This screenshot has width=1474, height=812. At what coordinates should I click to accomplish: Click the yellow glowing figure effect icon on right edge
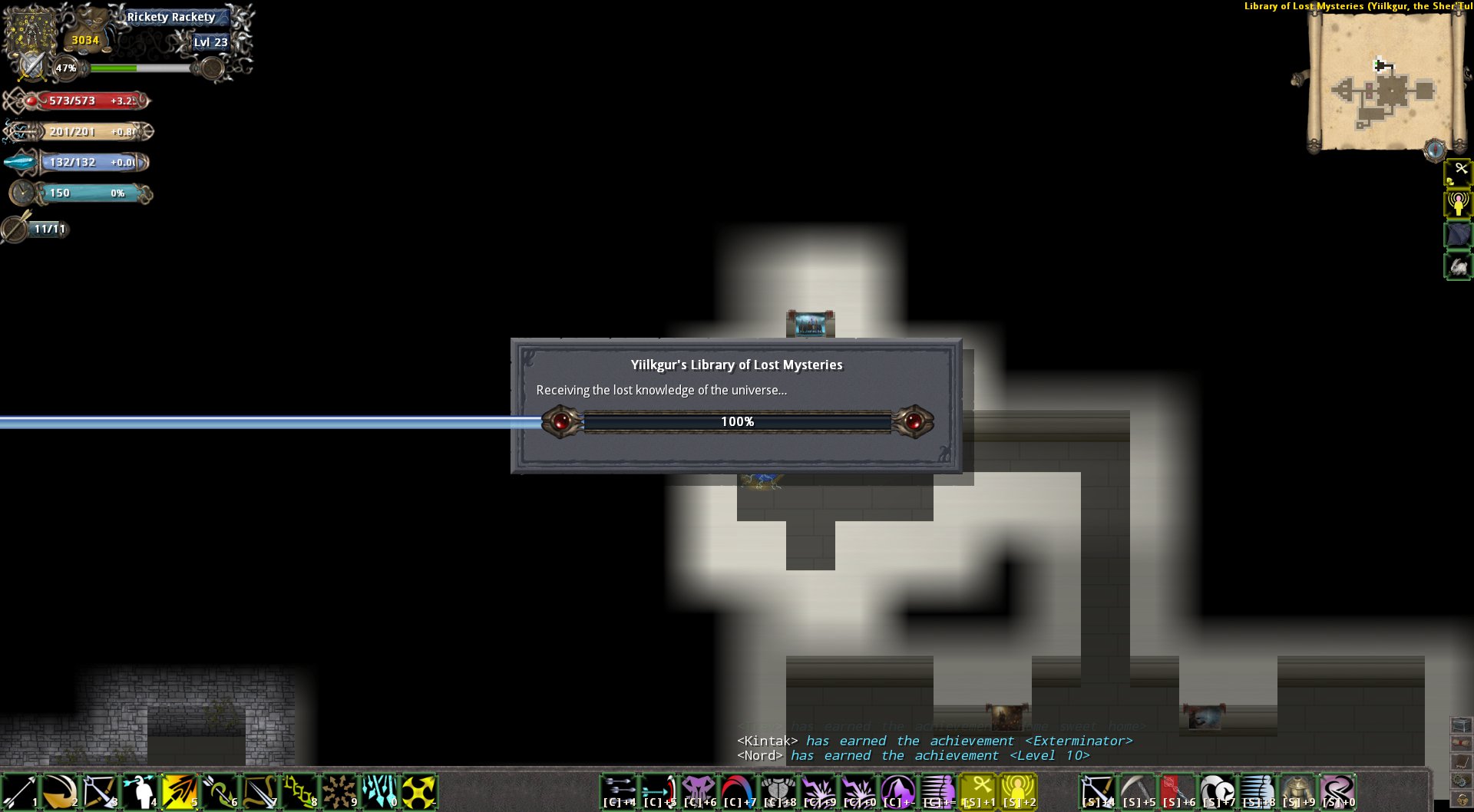[1458, 204]
